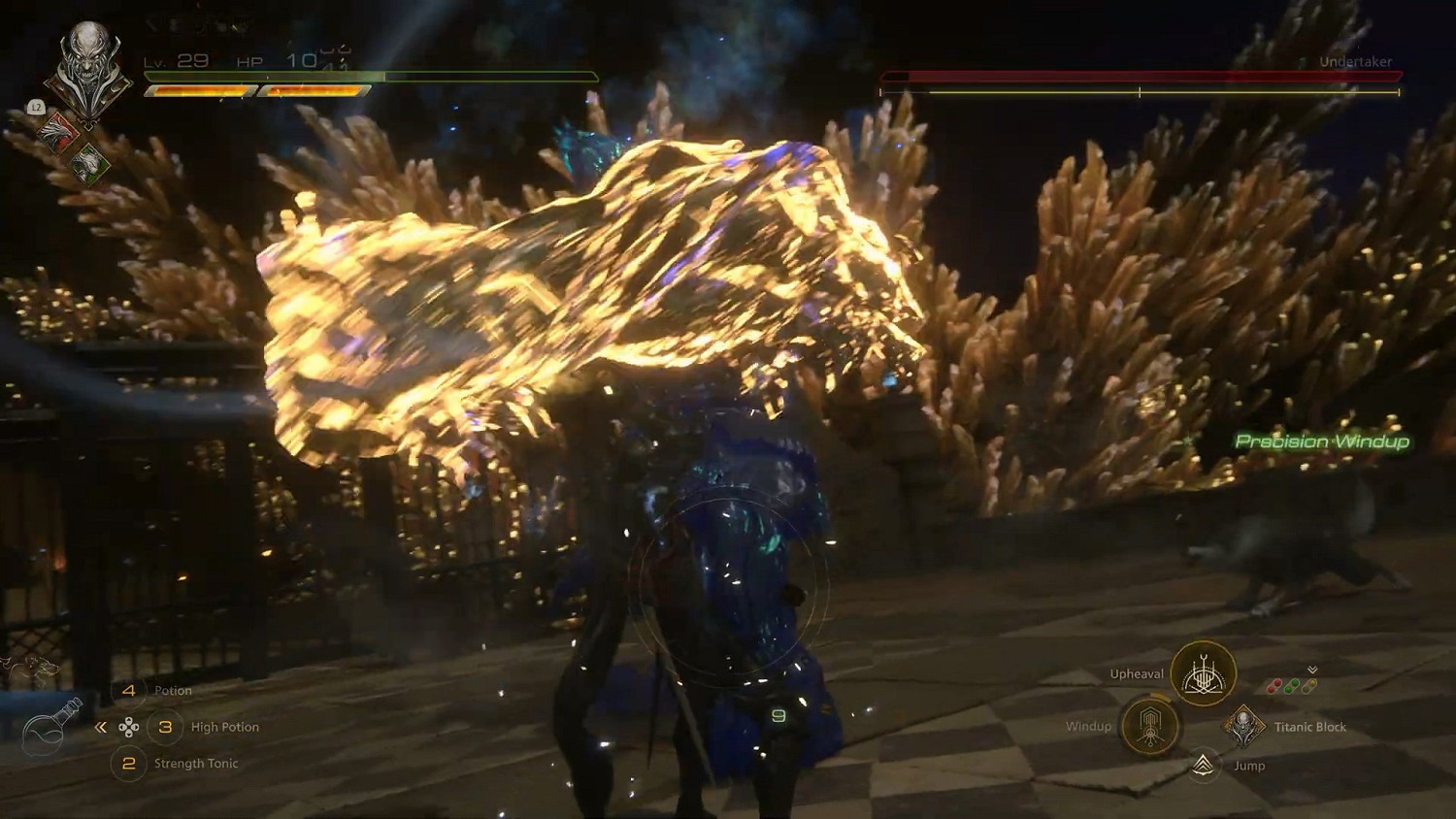Screen dimensions: 1456x819
Task: Click the left double-arrow item cycler
Action: tap(102, 727)
